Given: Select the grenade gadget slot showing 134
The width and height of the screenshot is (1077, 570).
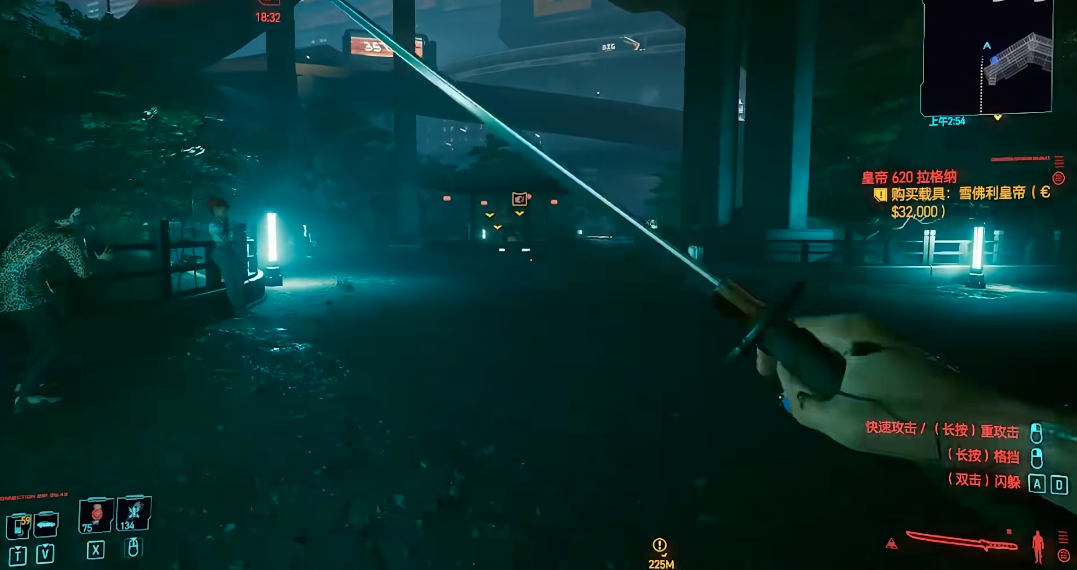Looking at the screenshot, I should pyautogui.click(x=133, y=514).
